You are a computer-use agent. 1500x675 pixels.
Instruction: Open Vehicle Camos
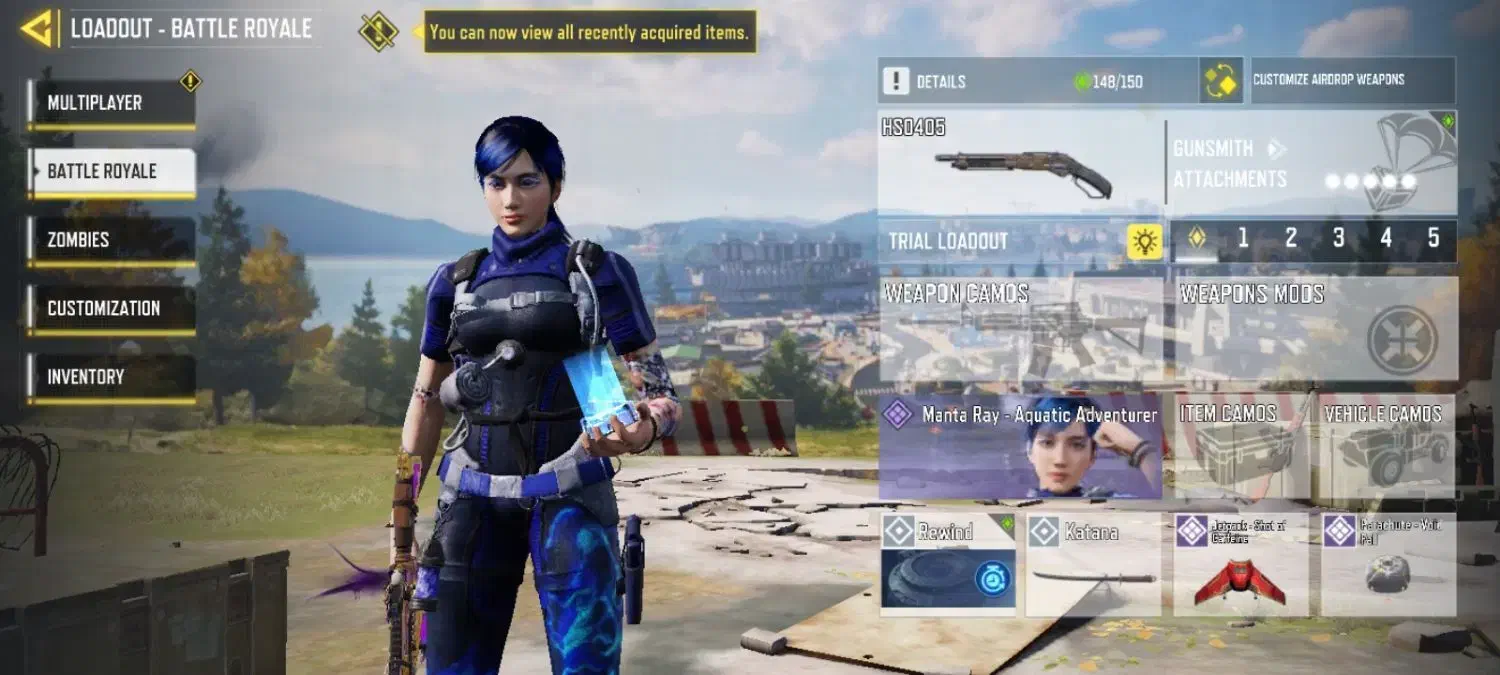tap(1388, 447)
